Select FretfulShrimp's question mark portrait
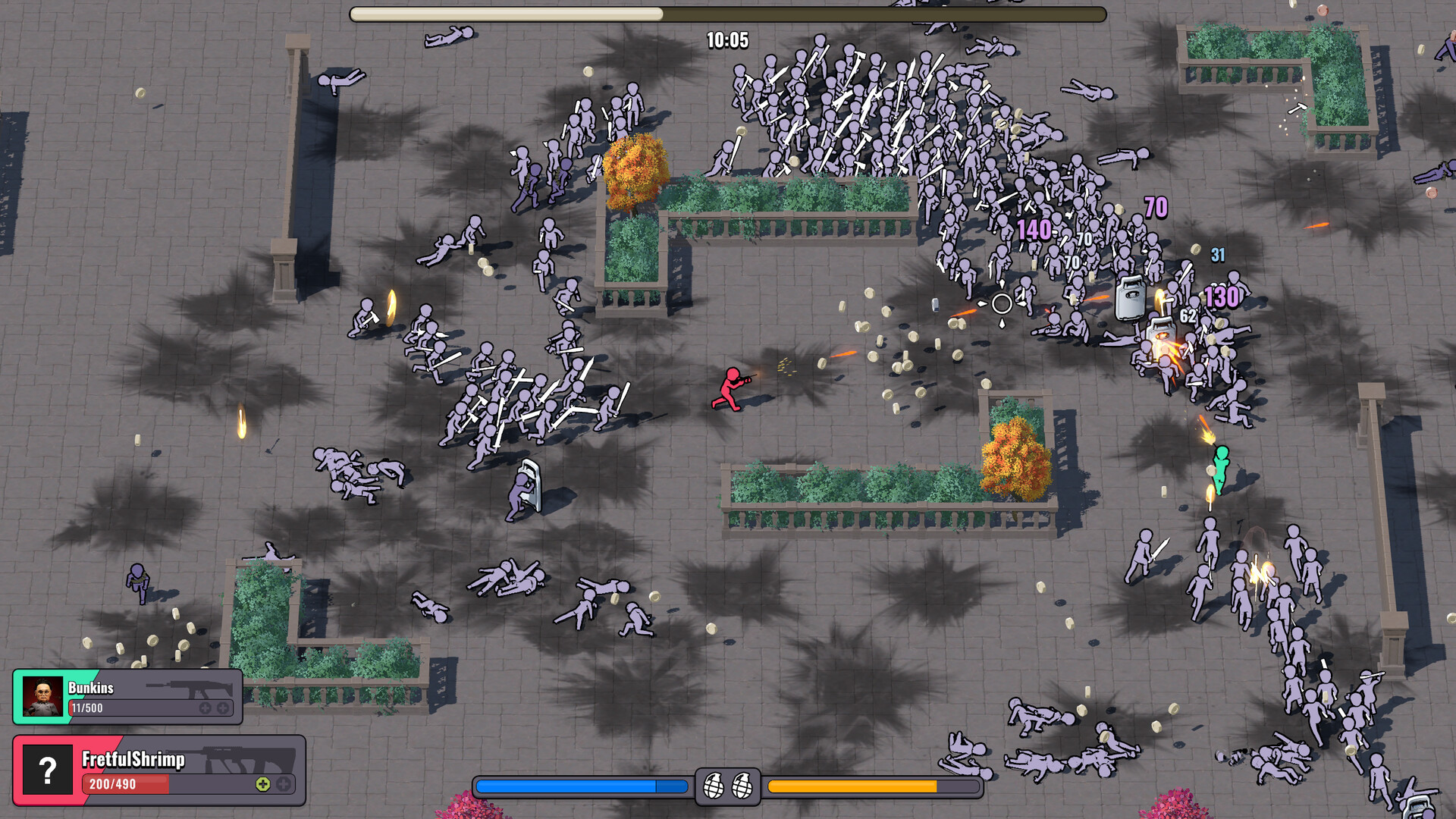The image size is (1456, 819). (x=47, y=770)
